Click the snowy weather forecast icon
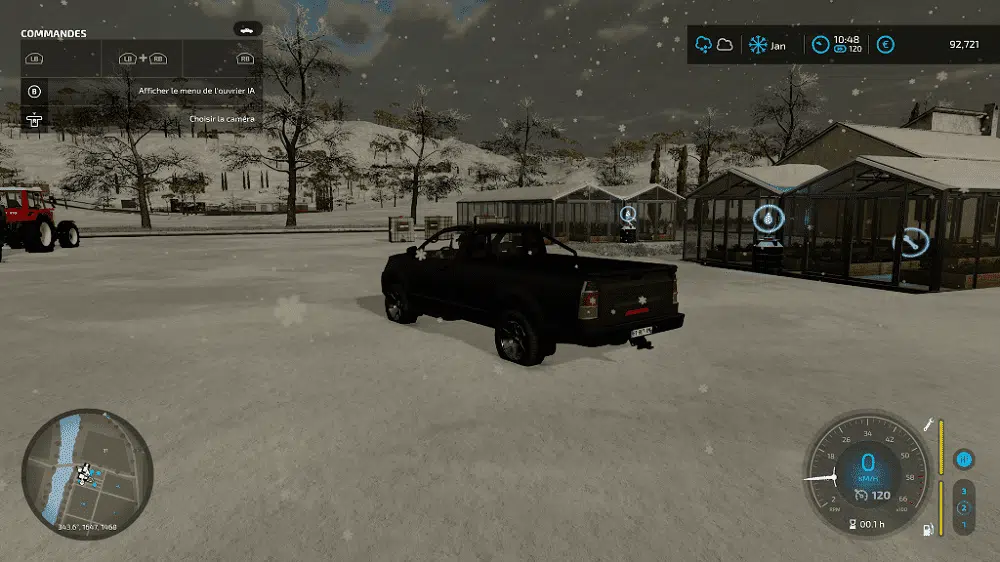Viewport: 1000px width, 562px height. 703,44
